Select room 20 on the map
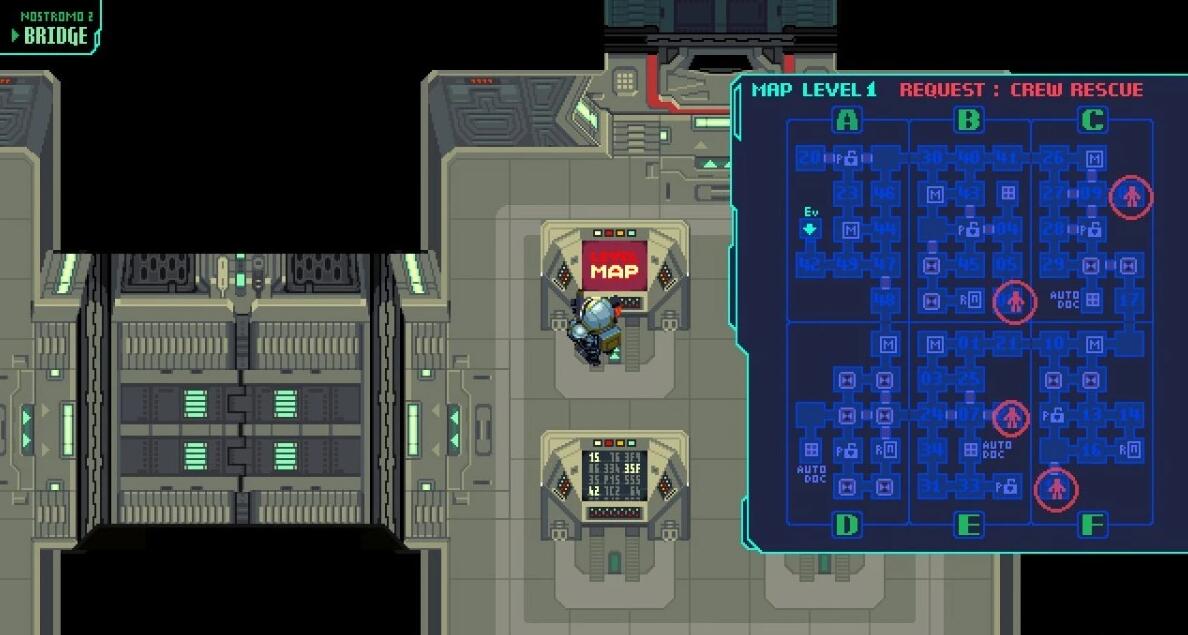 coord(810,158)
